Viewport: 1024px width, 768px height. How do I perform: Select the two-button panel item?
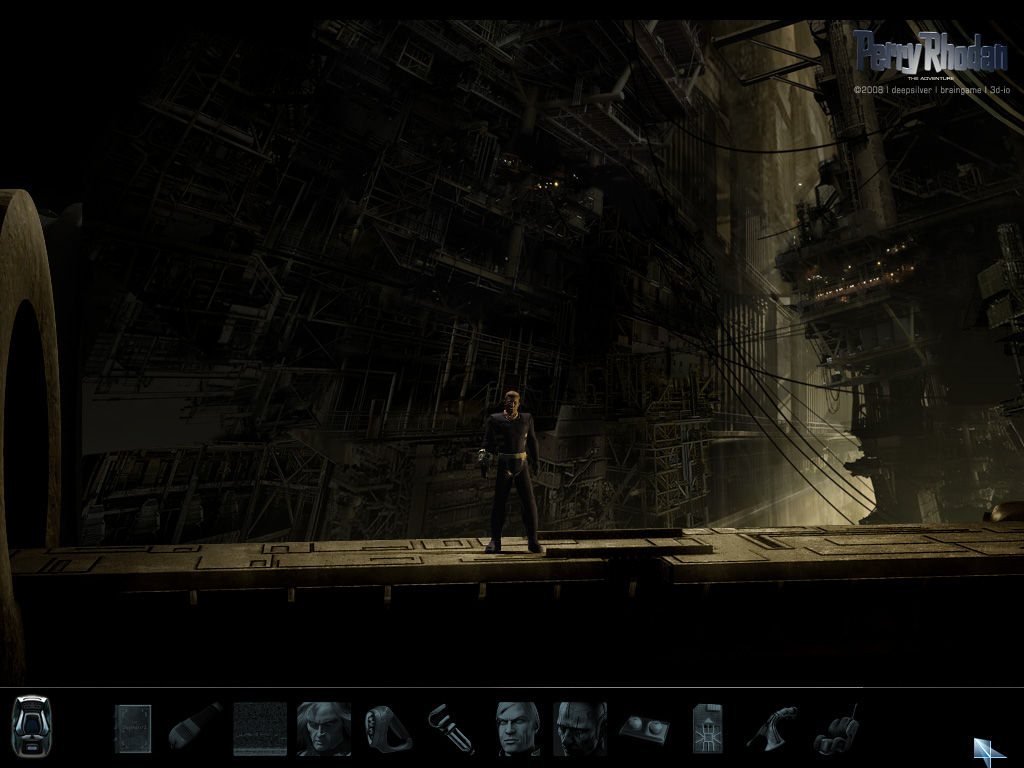(x=643, y=729)
